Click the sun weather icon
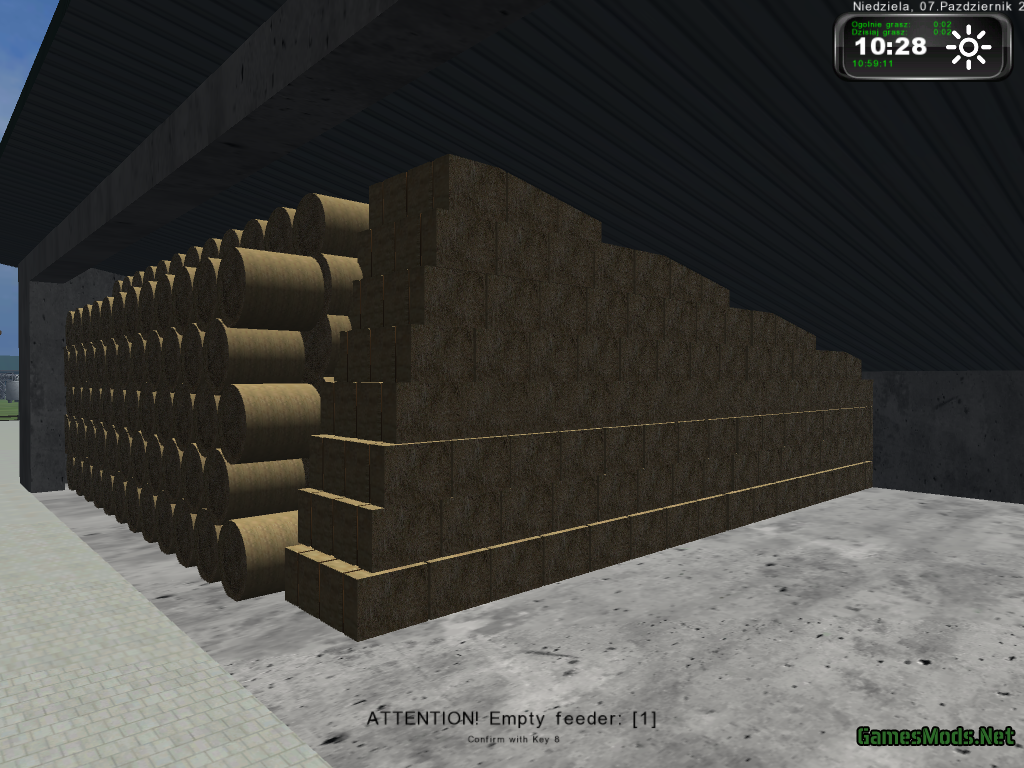1024x768 pixels. click(x=968, y=48)
